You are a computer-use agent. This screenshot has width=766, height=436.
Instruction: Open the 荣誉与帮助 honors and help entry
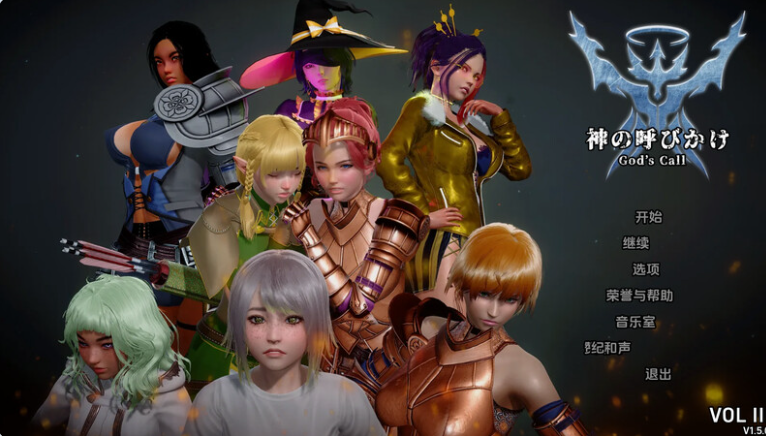[639, 296]
